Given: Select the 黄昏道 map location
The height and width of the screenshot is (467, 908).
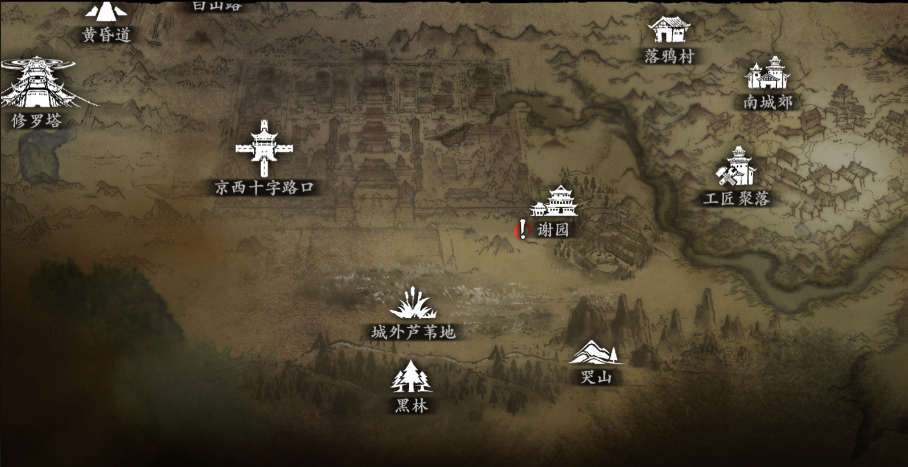Looking at the screenshot, I should tap(106, 14).
